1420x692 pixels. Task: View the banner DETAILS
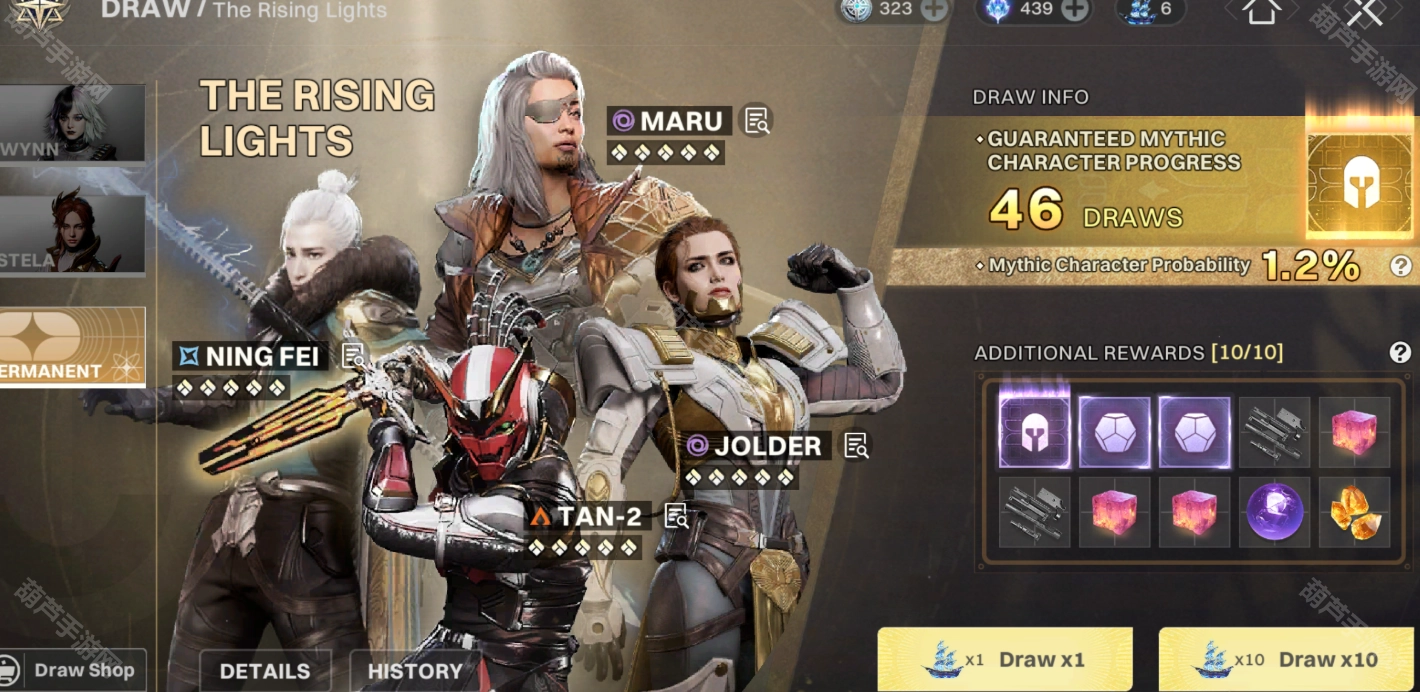click(x=264, y=671)
